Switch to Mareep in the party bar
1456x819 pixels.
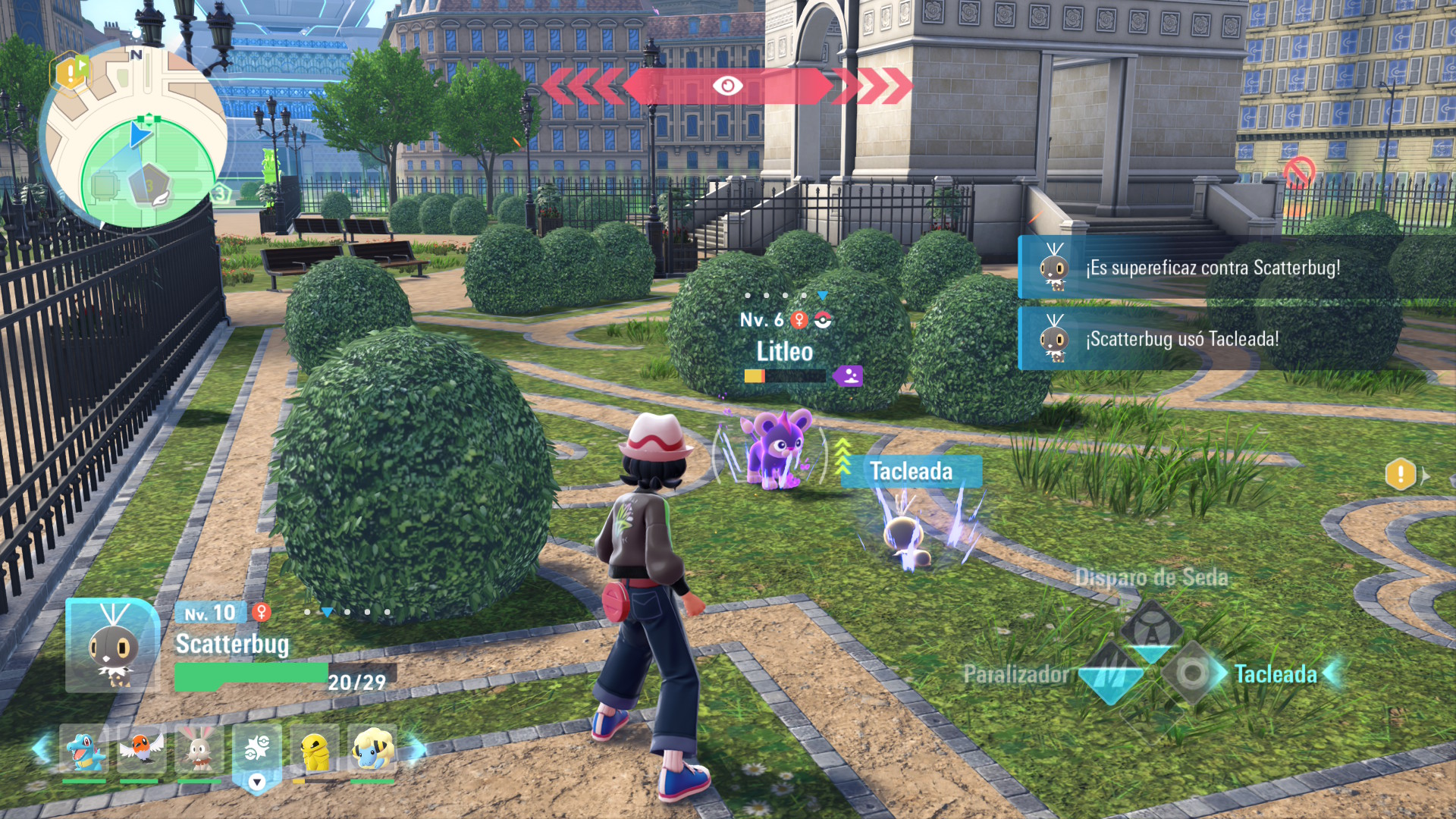pos(372,749)
